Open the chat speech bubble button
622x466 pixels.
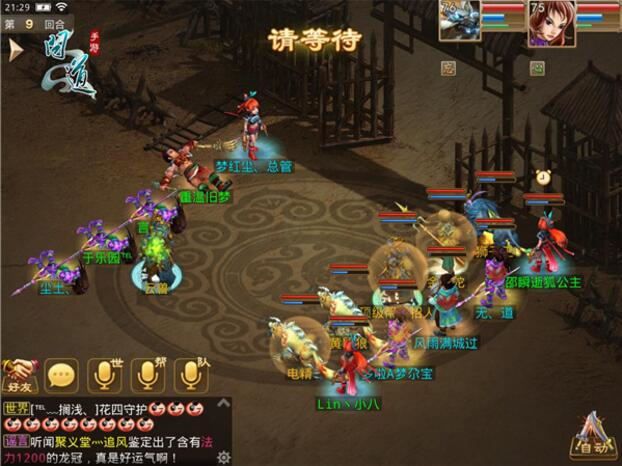coord(62,375)
